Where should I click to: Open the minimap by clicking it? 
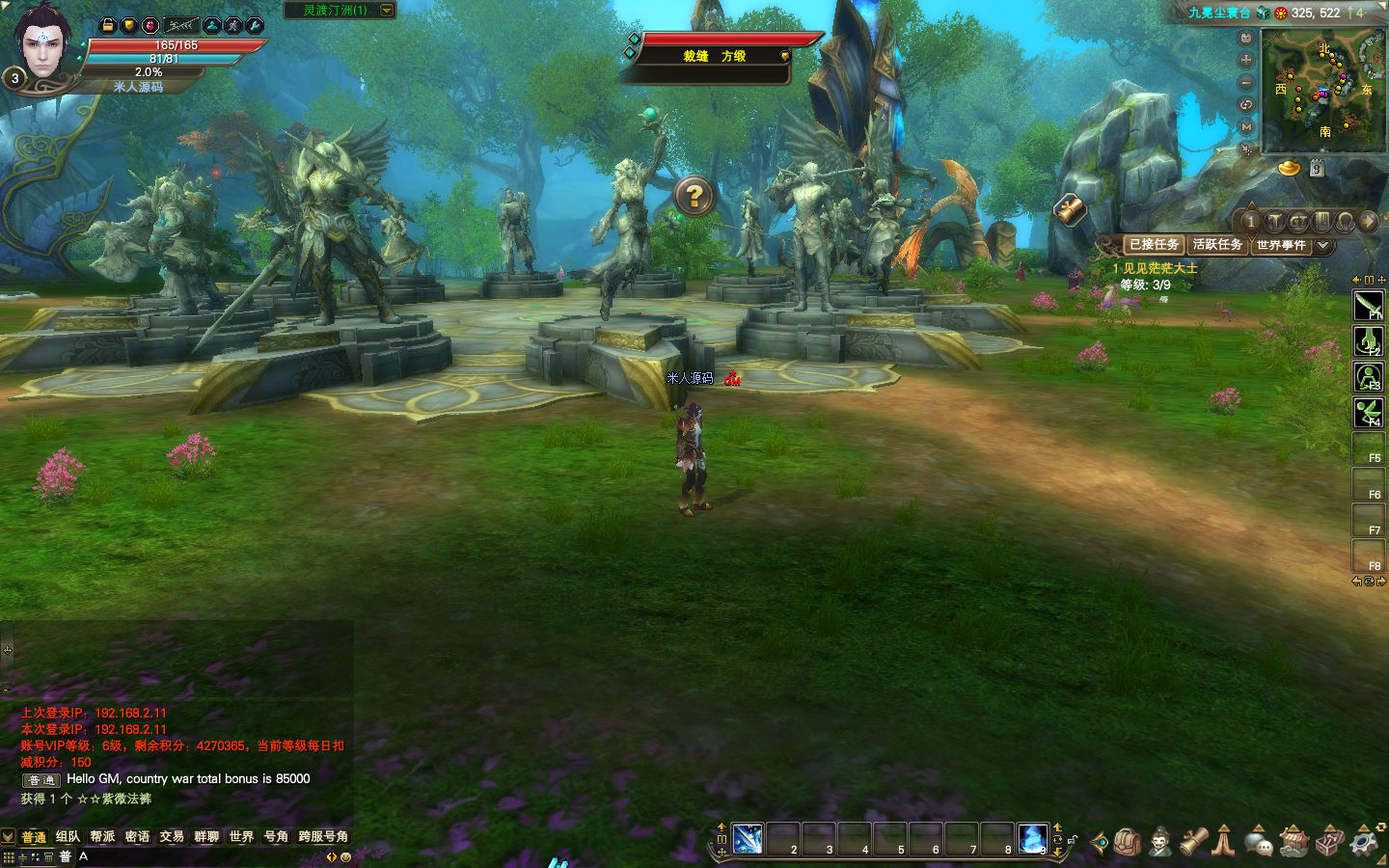[1323, 90]
